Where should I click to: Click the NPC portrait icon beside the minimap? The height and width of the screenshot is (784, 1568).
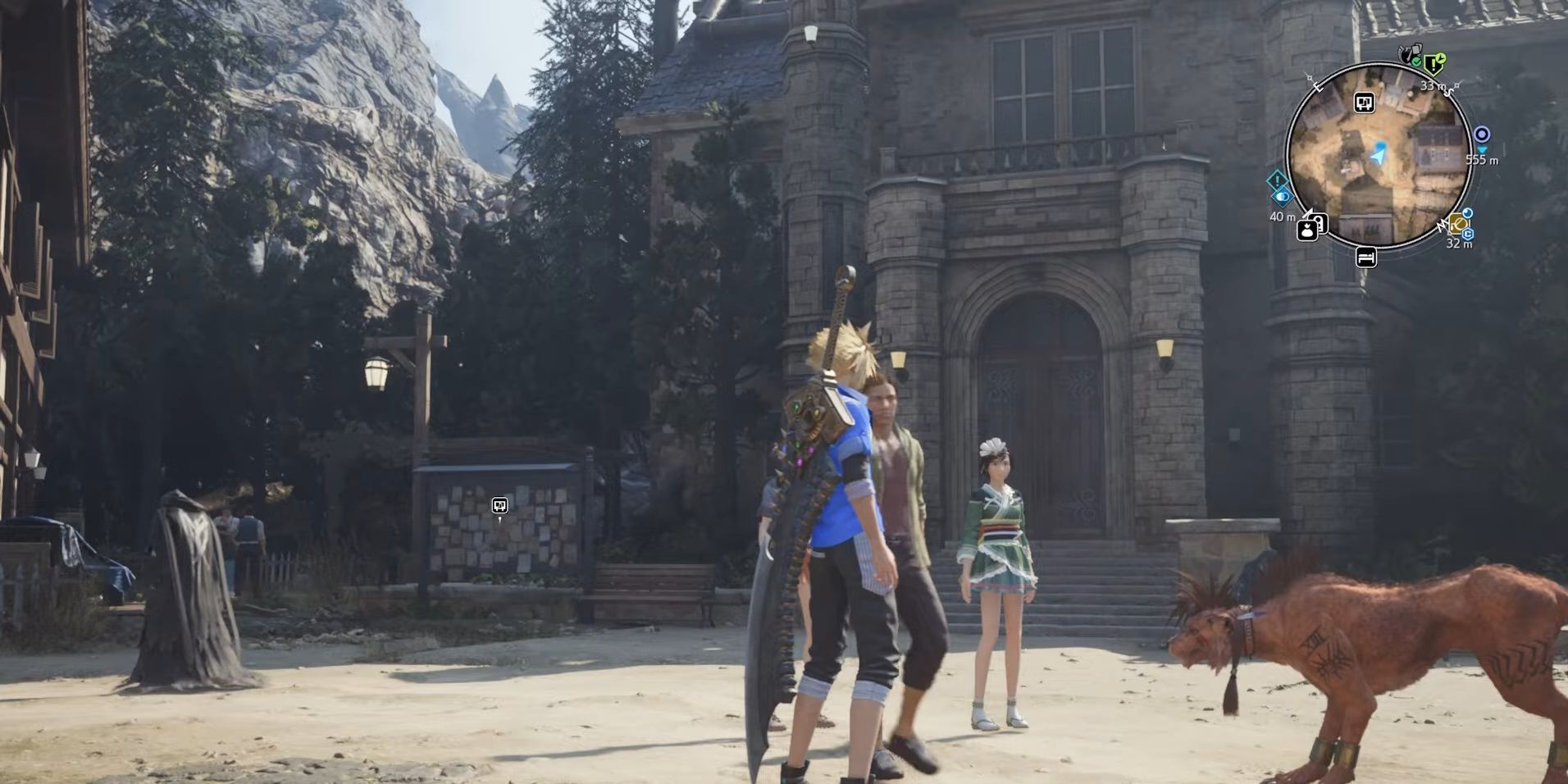(1307, 229)
